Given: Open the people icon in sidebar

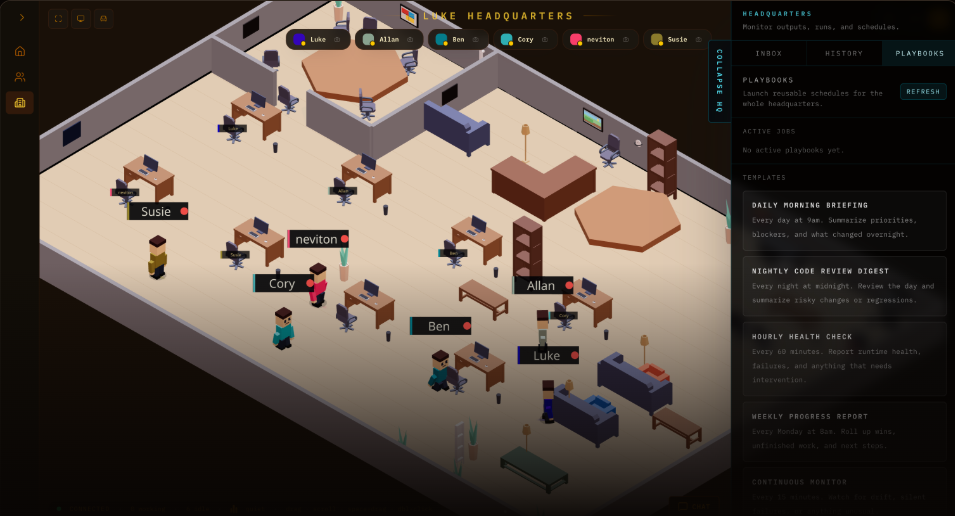Looking at the screenshot, I should click(20, 77).
